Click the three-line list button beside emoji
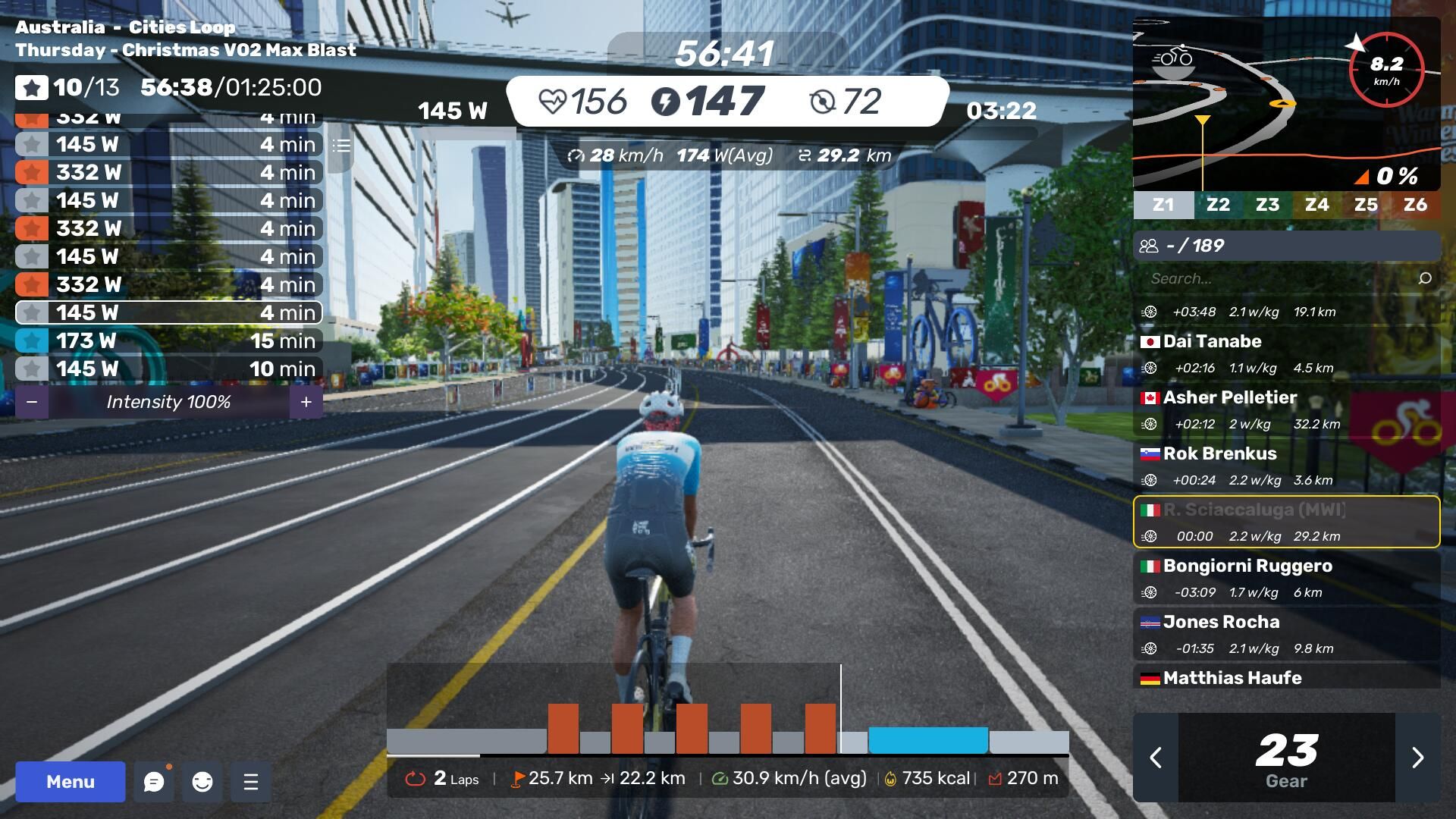 tap(251, 782)
